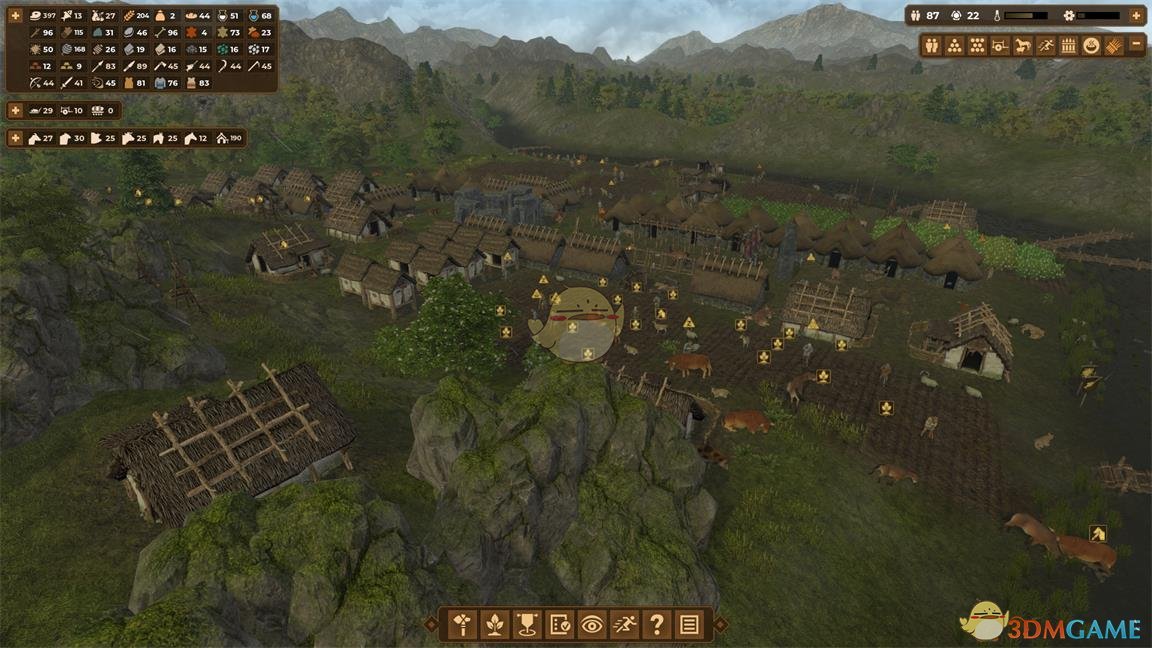Show the horse domestic animals panel
Image resolution: width=1152 pixels, height=648 pixels.
point(1023,45)
